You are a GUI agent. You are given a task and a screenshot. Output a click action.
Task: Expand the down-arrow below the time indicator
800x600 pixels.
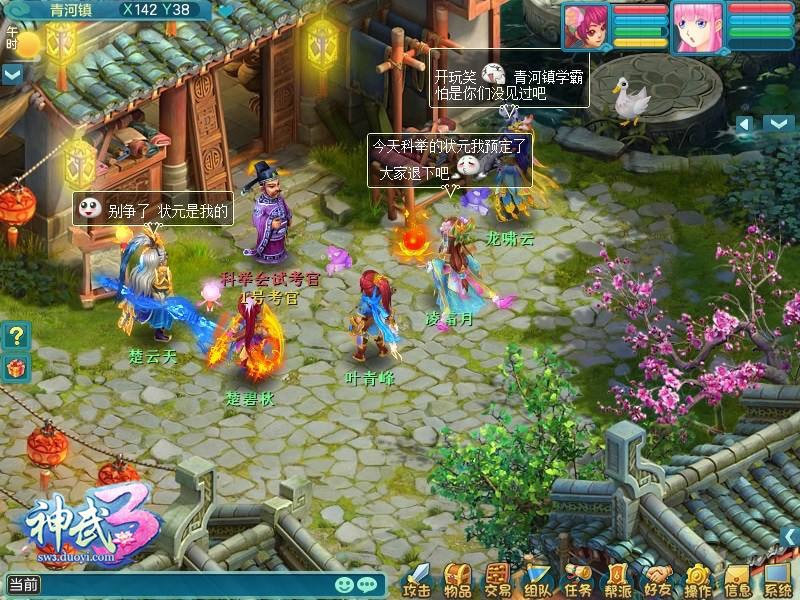click(x=12, y=74)
